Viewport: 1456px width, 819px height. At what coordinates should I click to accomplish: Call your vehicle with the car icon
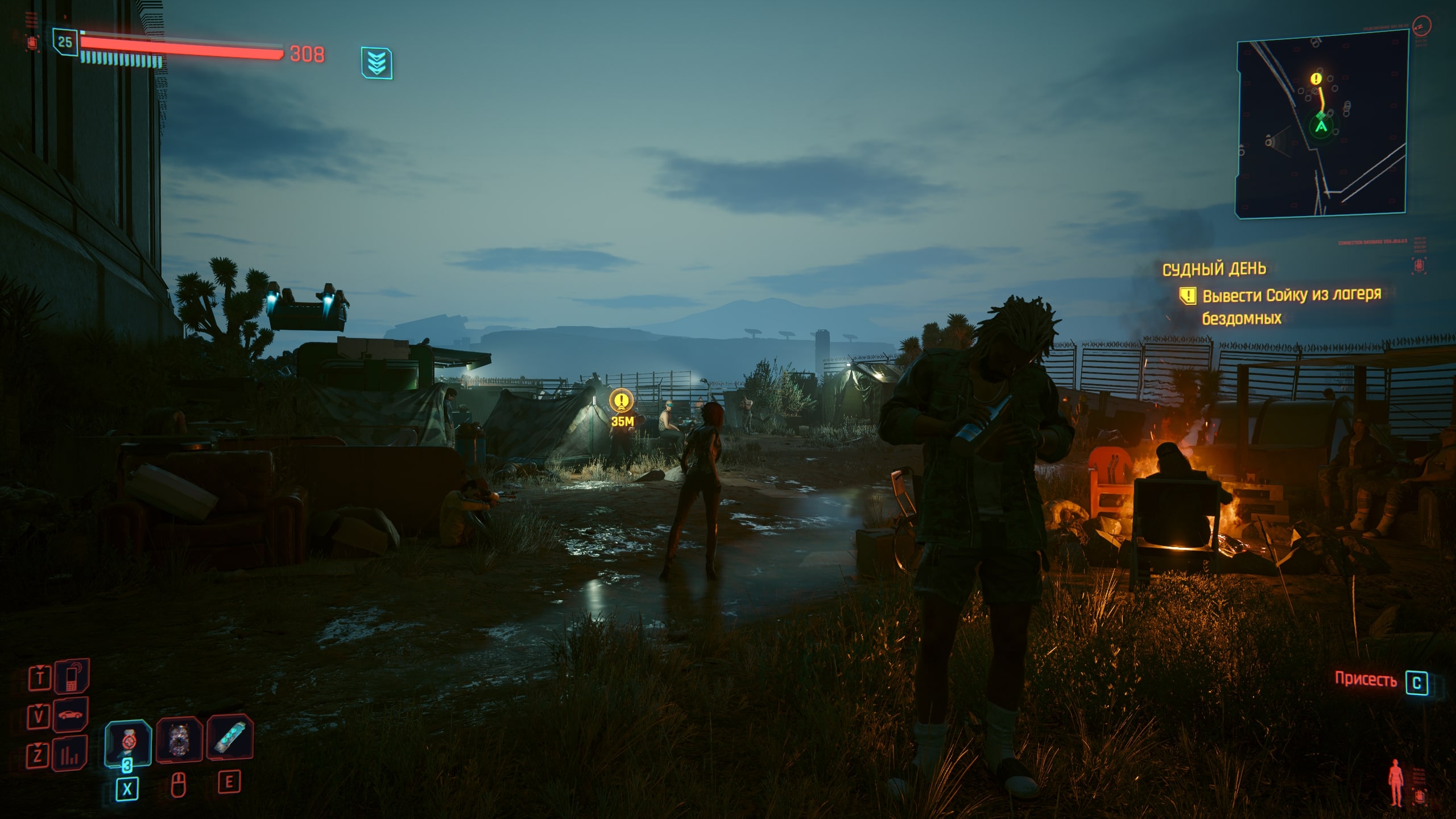[72, 714]
